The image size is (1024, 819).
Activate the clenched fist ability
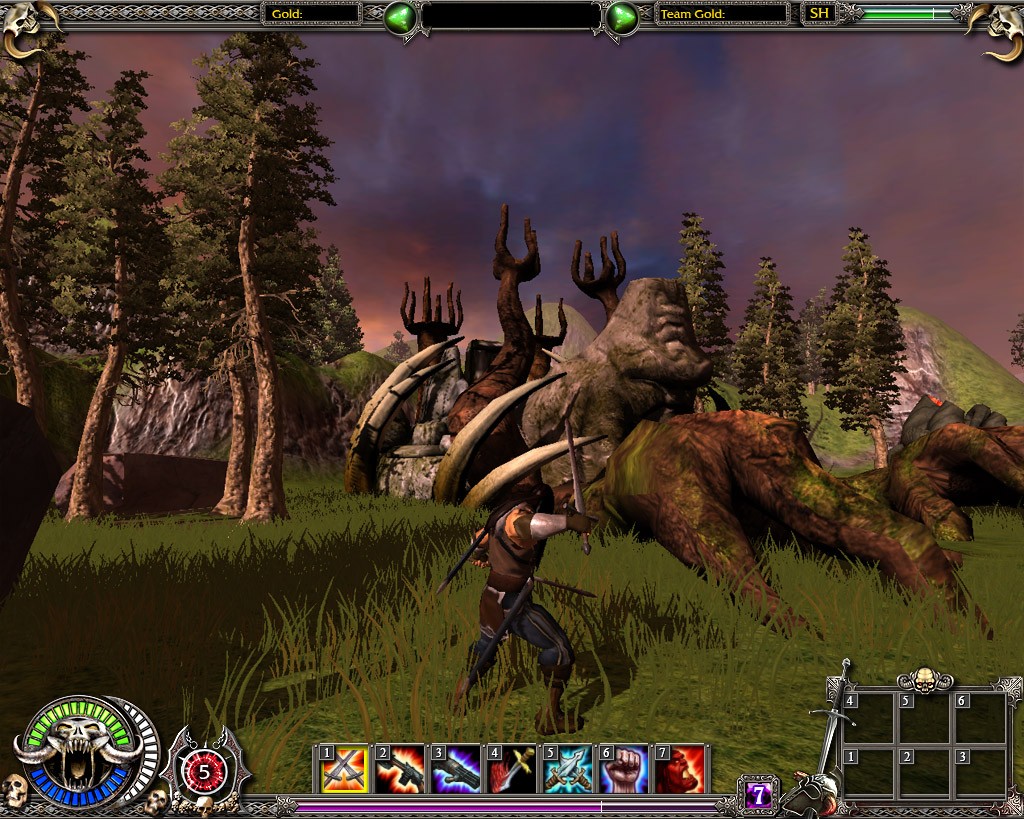(x=624, y=769)
